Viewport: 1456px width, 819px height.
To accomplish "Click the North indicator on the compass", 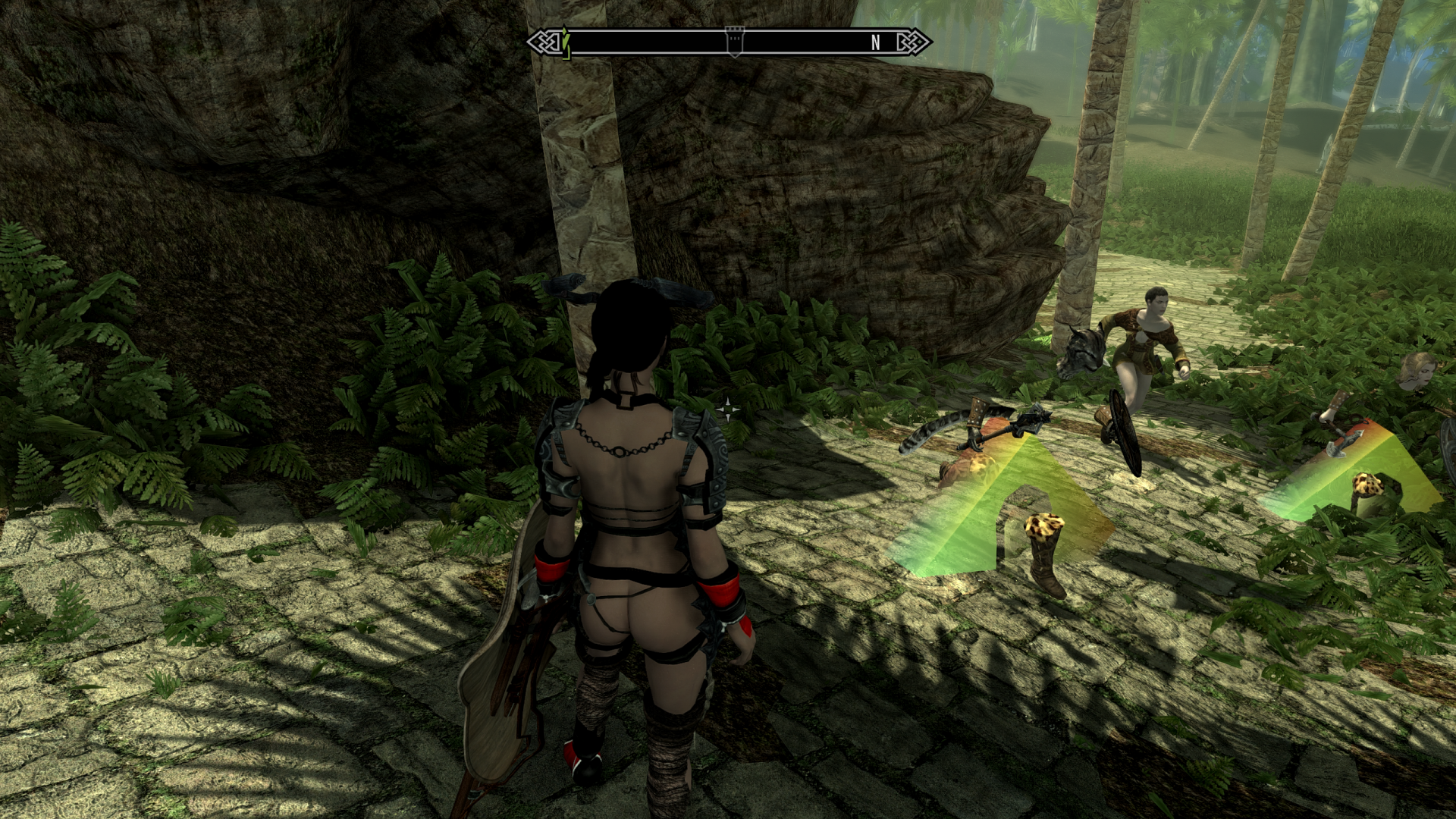I will [876, 42].
